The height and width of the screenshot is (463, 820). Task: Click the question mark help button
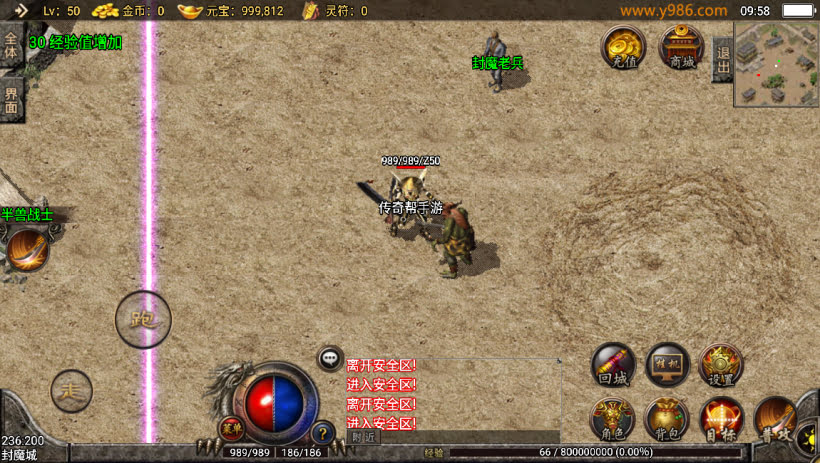(322, 433)
